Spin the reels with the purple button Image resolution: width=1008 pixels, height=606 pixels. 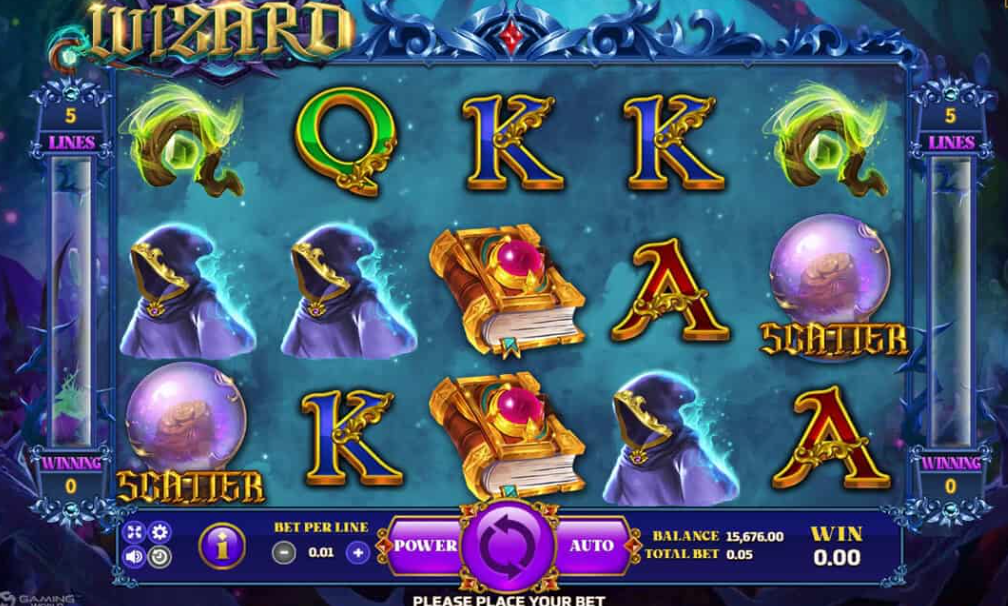506,546
